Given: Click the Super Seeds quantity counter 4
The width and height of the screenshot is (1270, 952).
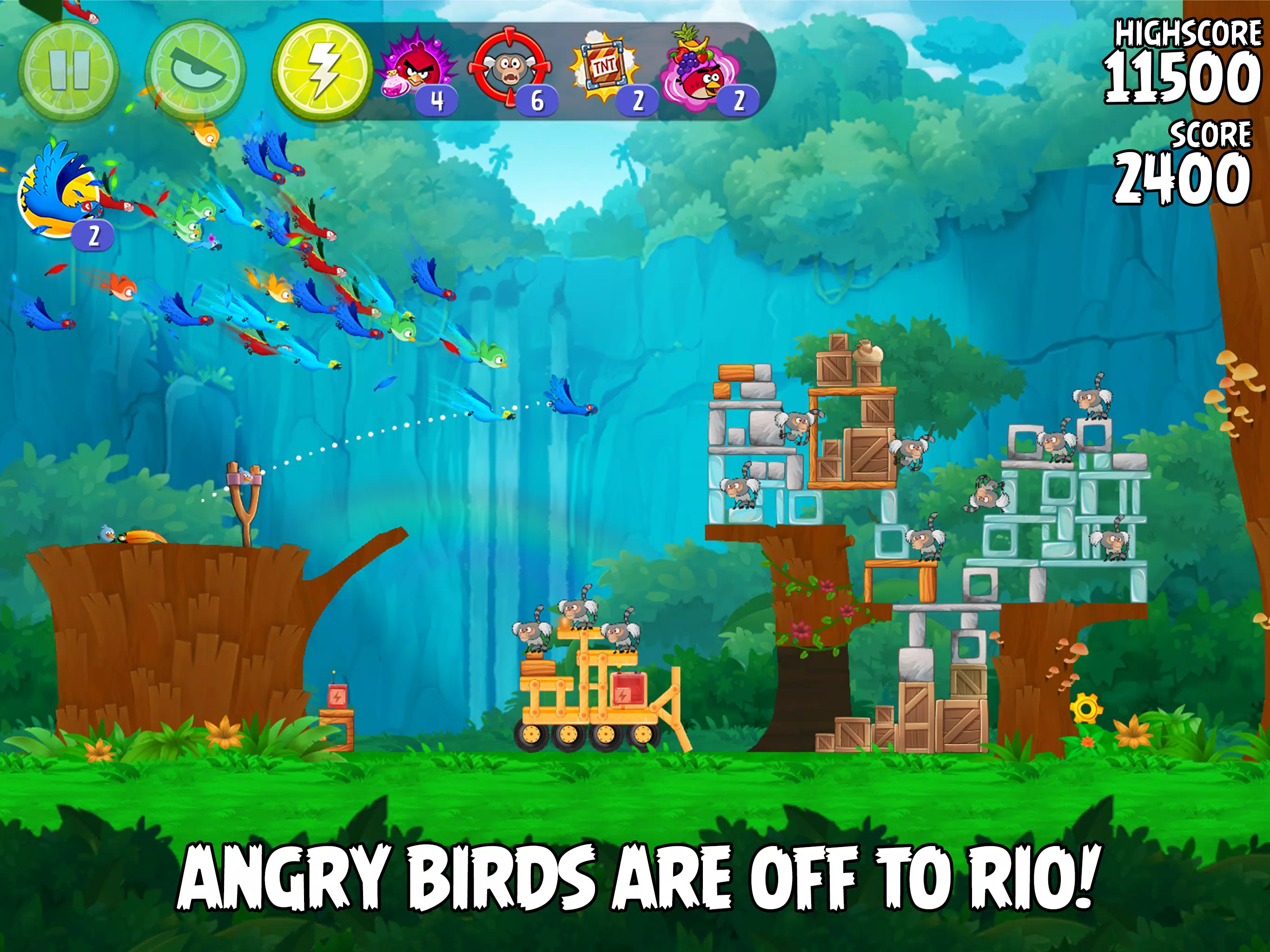Looking at the screenshot, I should (x=437, y=100).
